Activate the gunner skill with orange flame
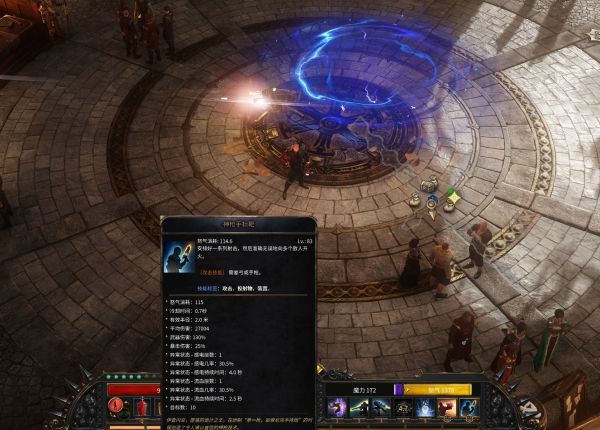 point(381,407)
